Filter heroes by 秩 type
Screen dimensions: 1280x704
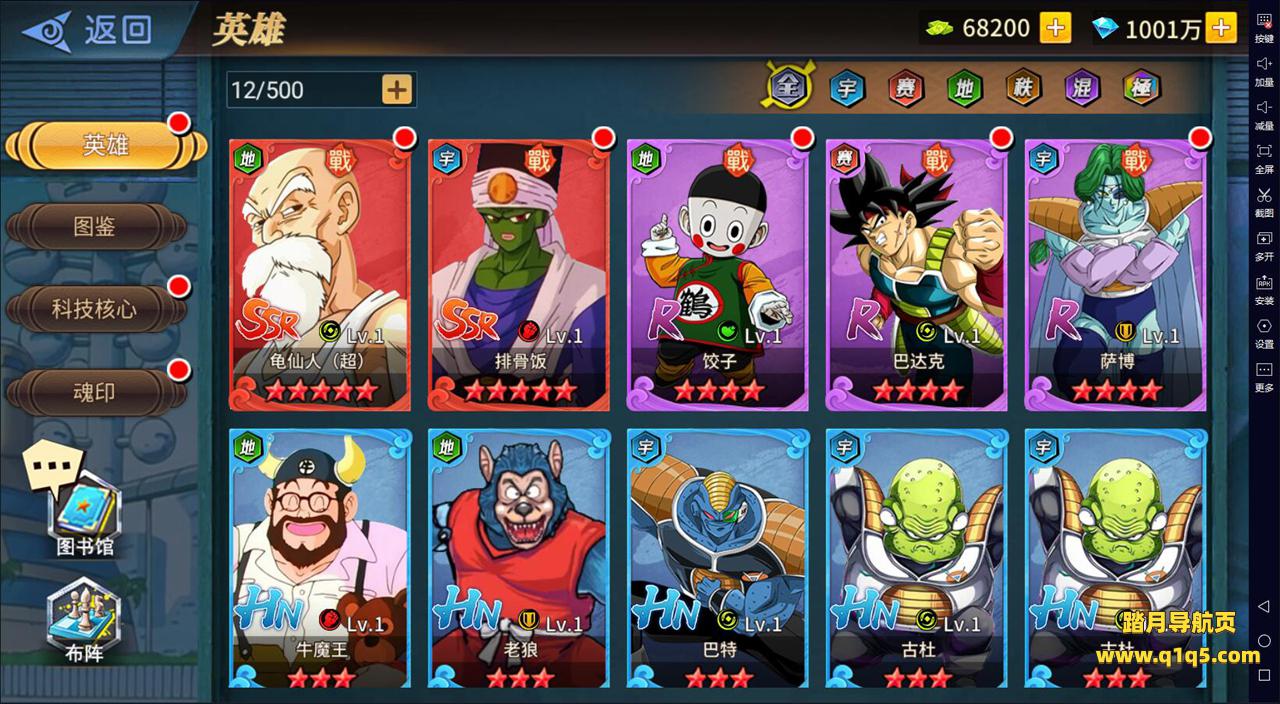1023,88
